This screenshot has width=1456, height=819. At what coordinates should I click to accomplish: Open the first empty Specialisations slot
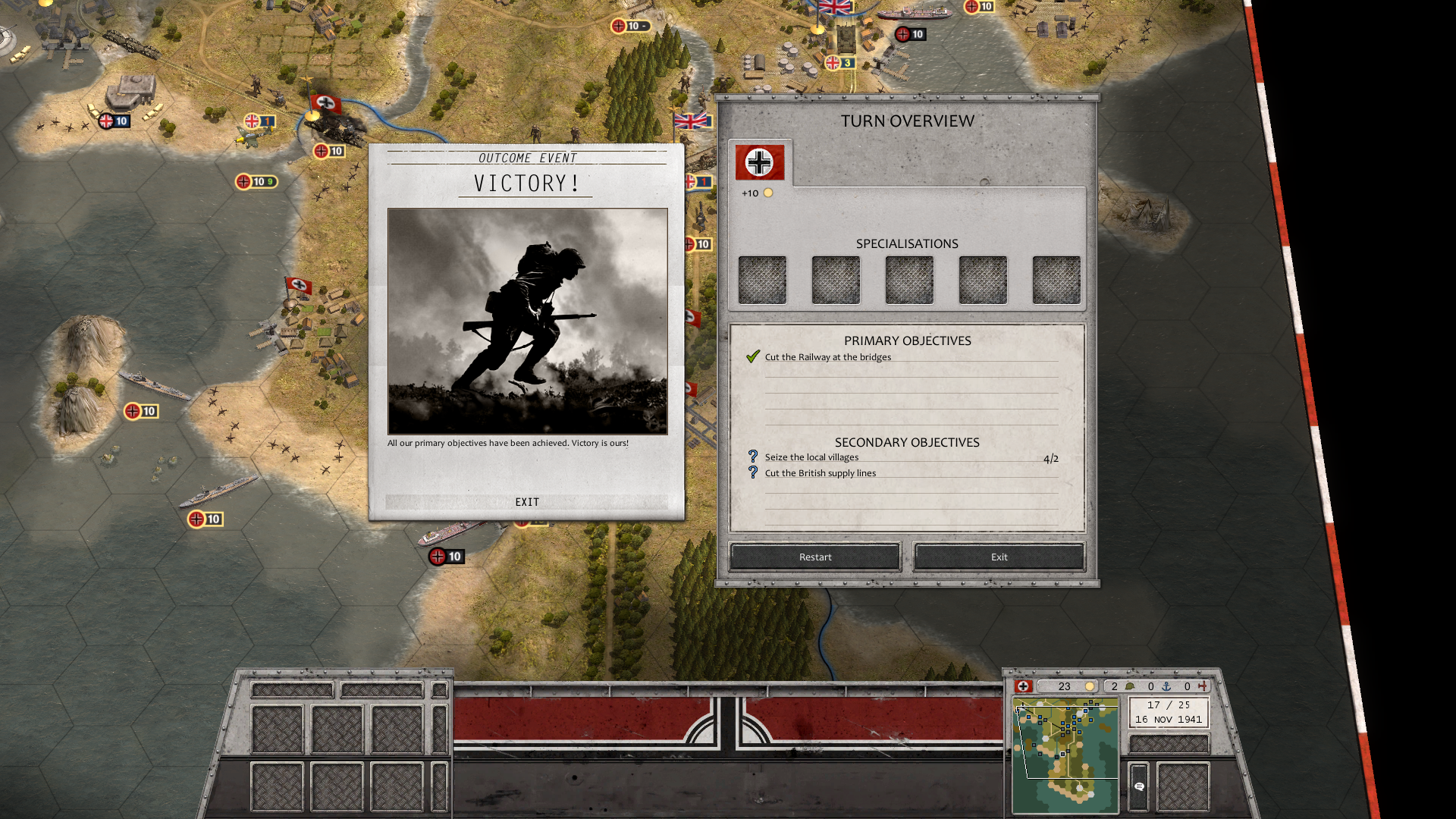[762, 279]
